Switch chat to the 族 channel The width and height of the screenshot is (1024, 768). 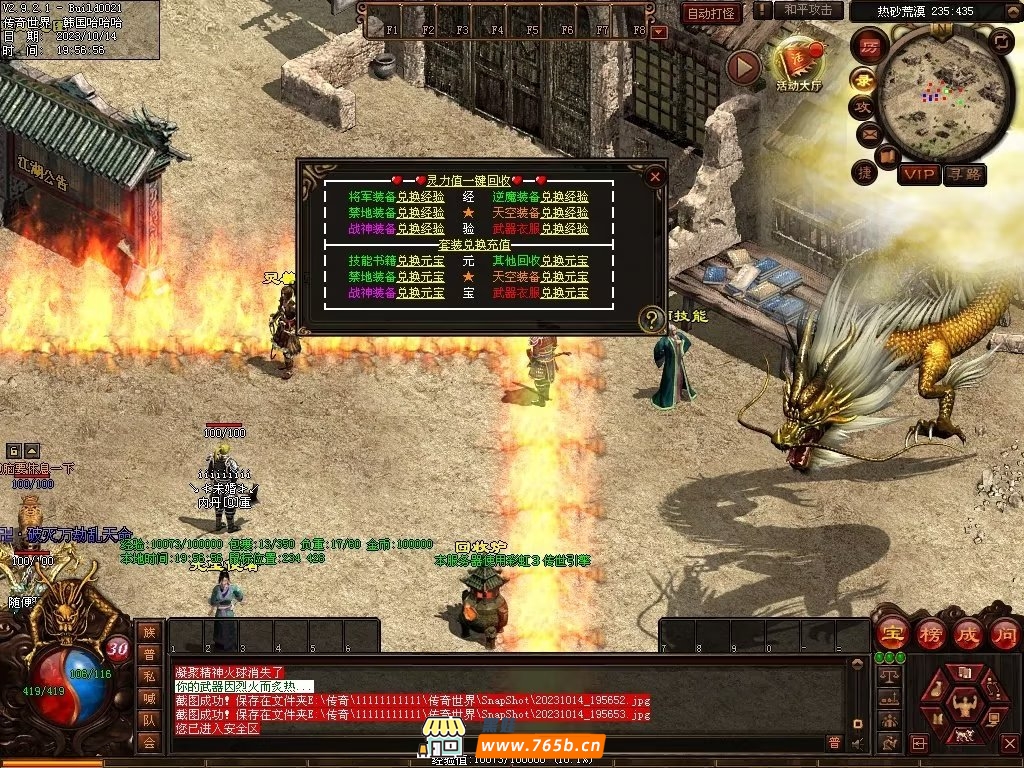(x=149, y=631)
